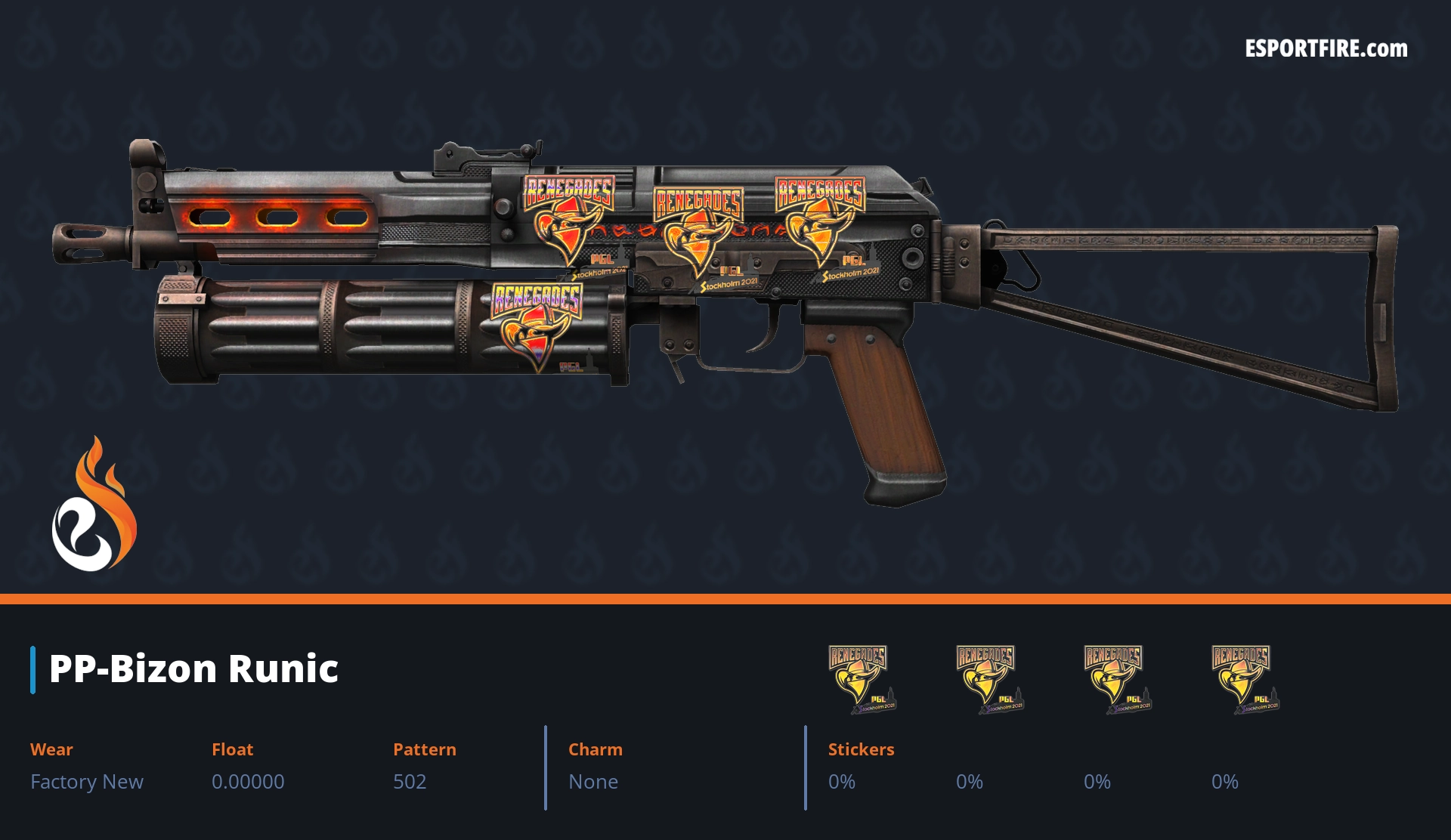Click the orange and white flame logo
This screenshot has height=840, width=1451.
point(94,506)
